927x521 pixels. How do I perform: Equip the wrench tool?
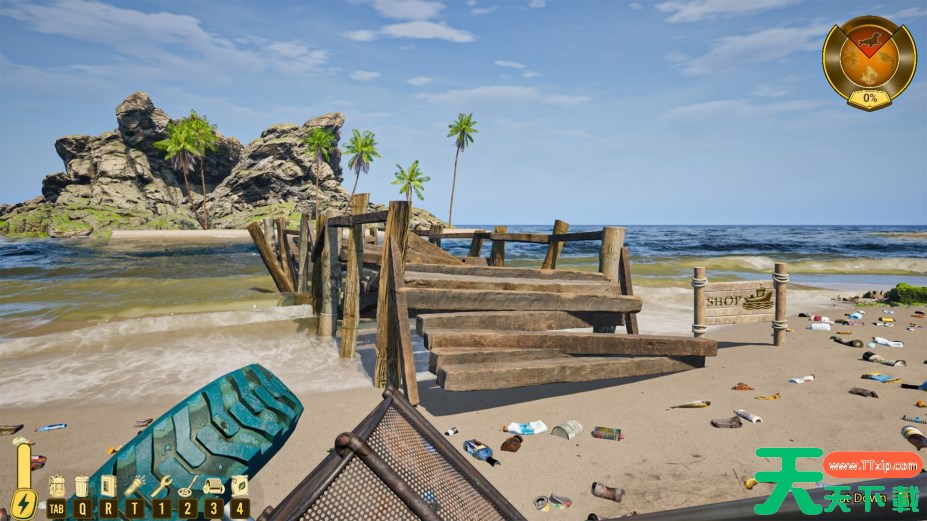click(161, 486)
